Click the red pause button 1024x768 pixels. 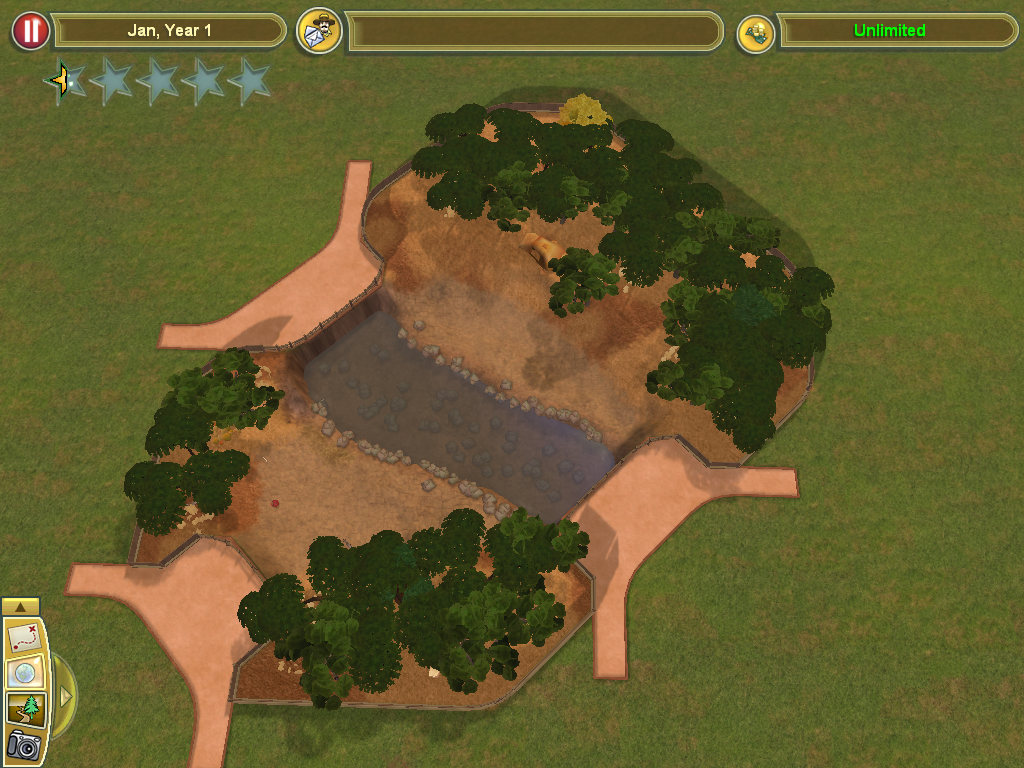point(31,31)
